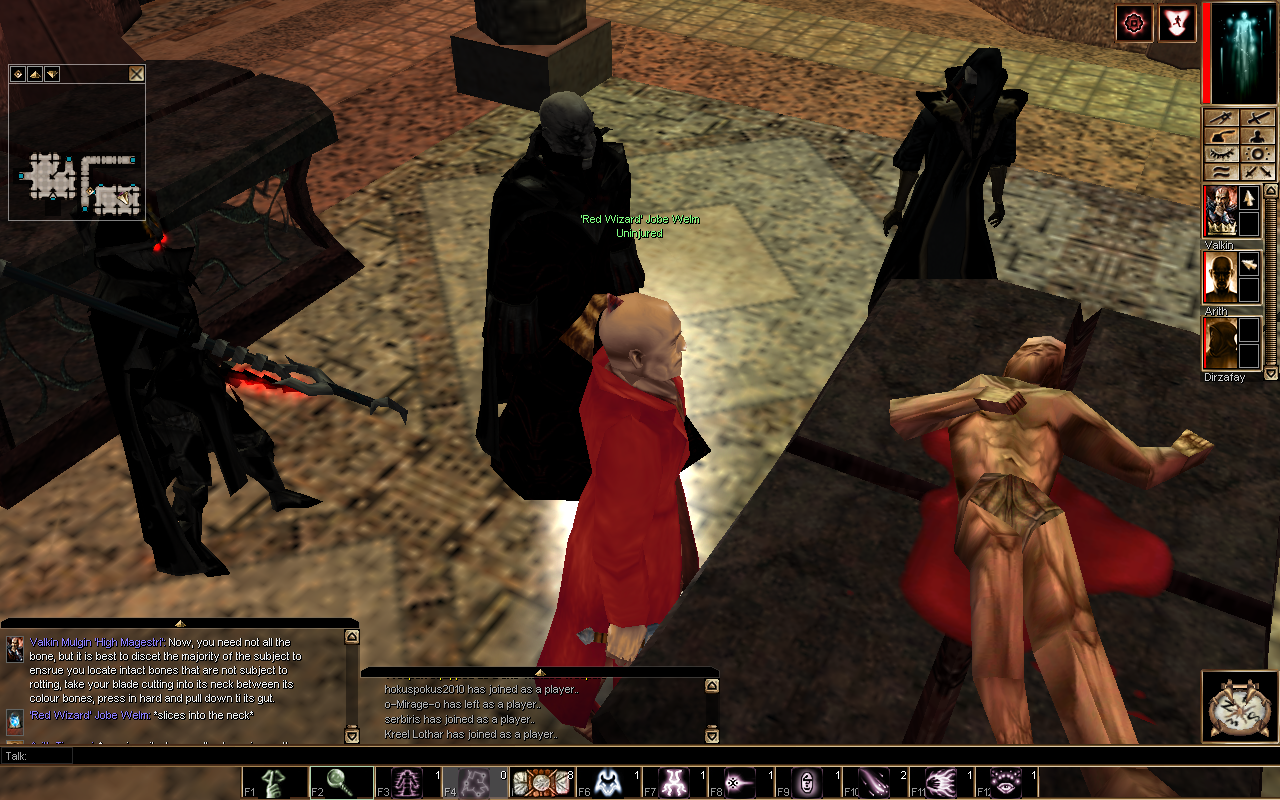Click the running figure emblem at top right
Screen dimensions: 1280x800
pyautogui.click(x=1176, y=23)
